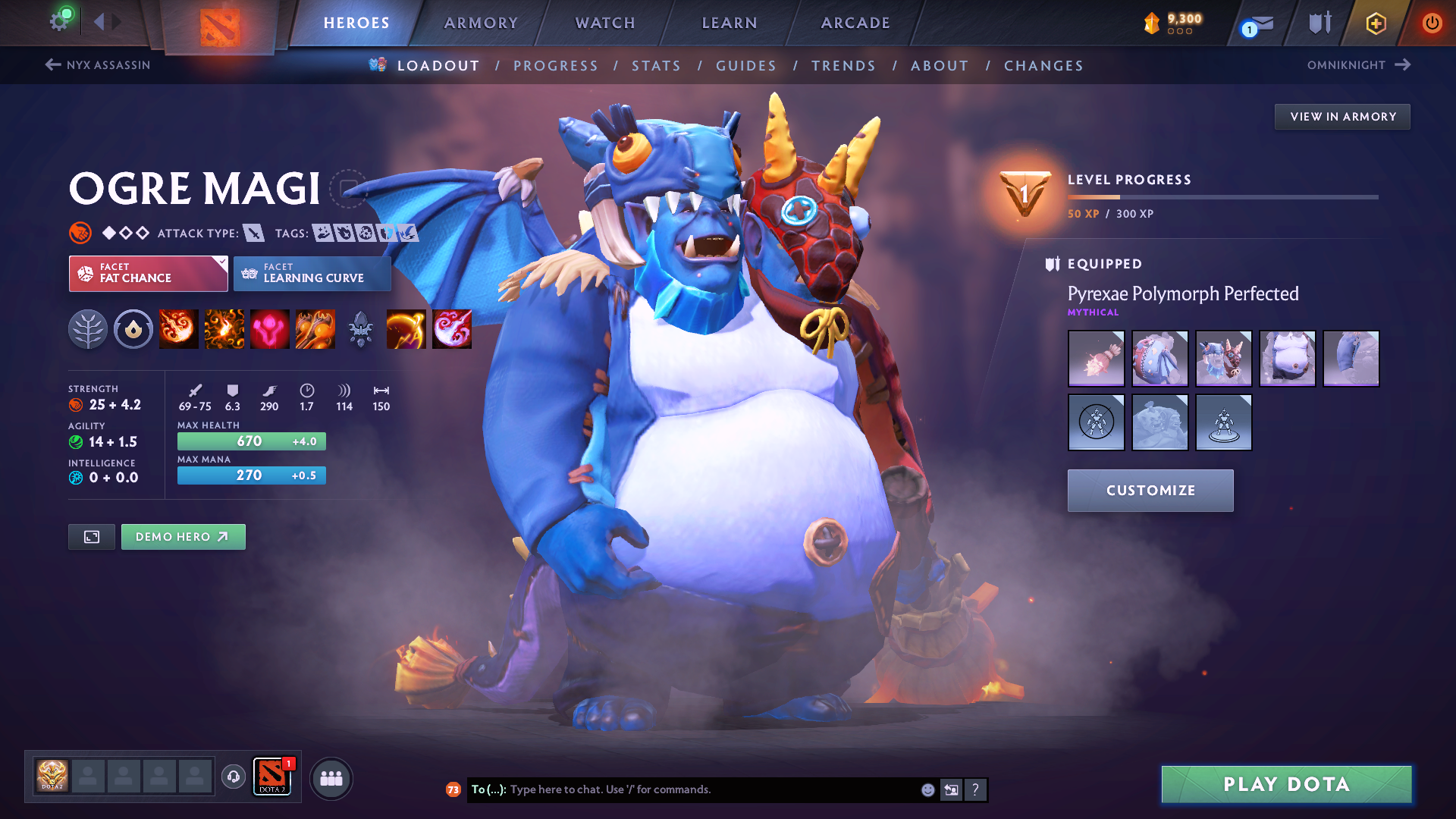Open the settings gear icon

pyautogui.click(x=59, y=21)
